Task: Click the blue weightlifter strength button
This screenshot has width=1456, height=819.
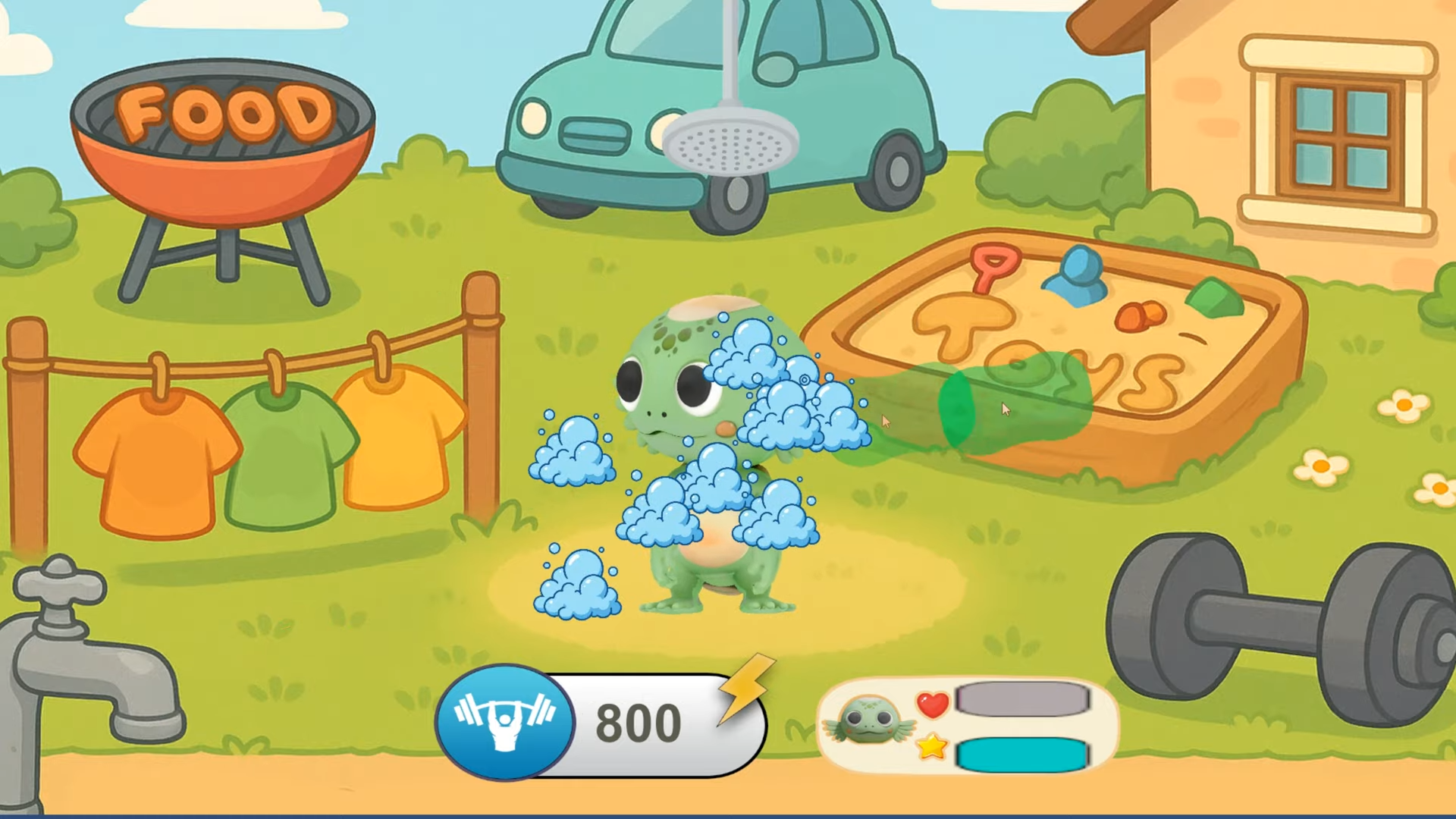Action: (x=504, y=721)
